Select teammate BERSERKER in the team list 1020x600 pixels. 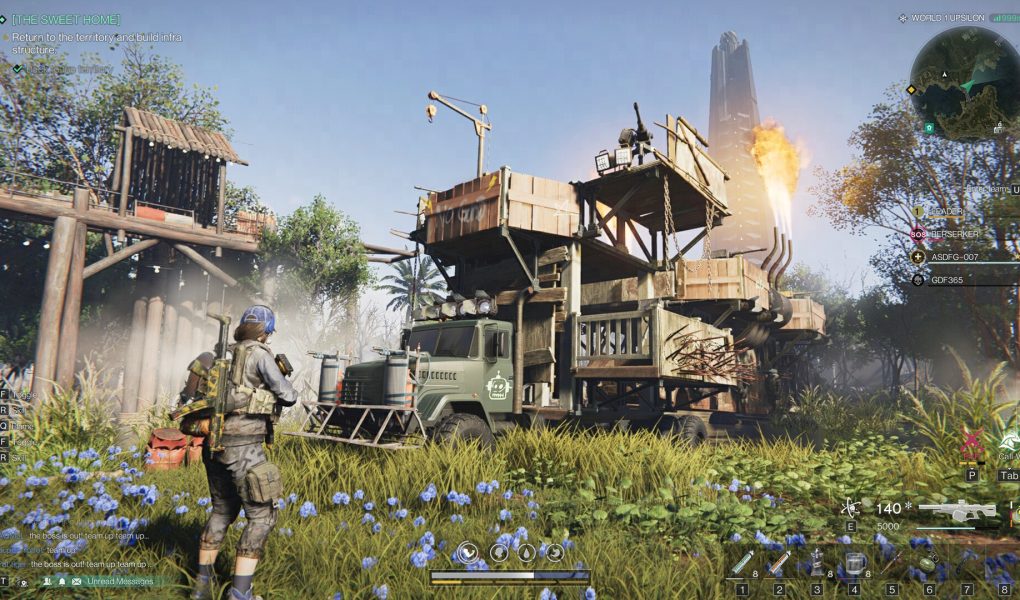(x=956, y=233)
